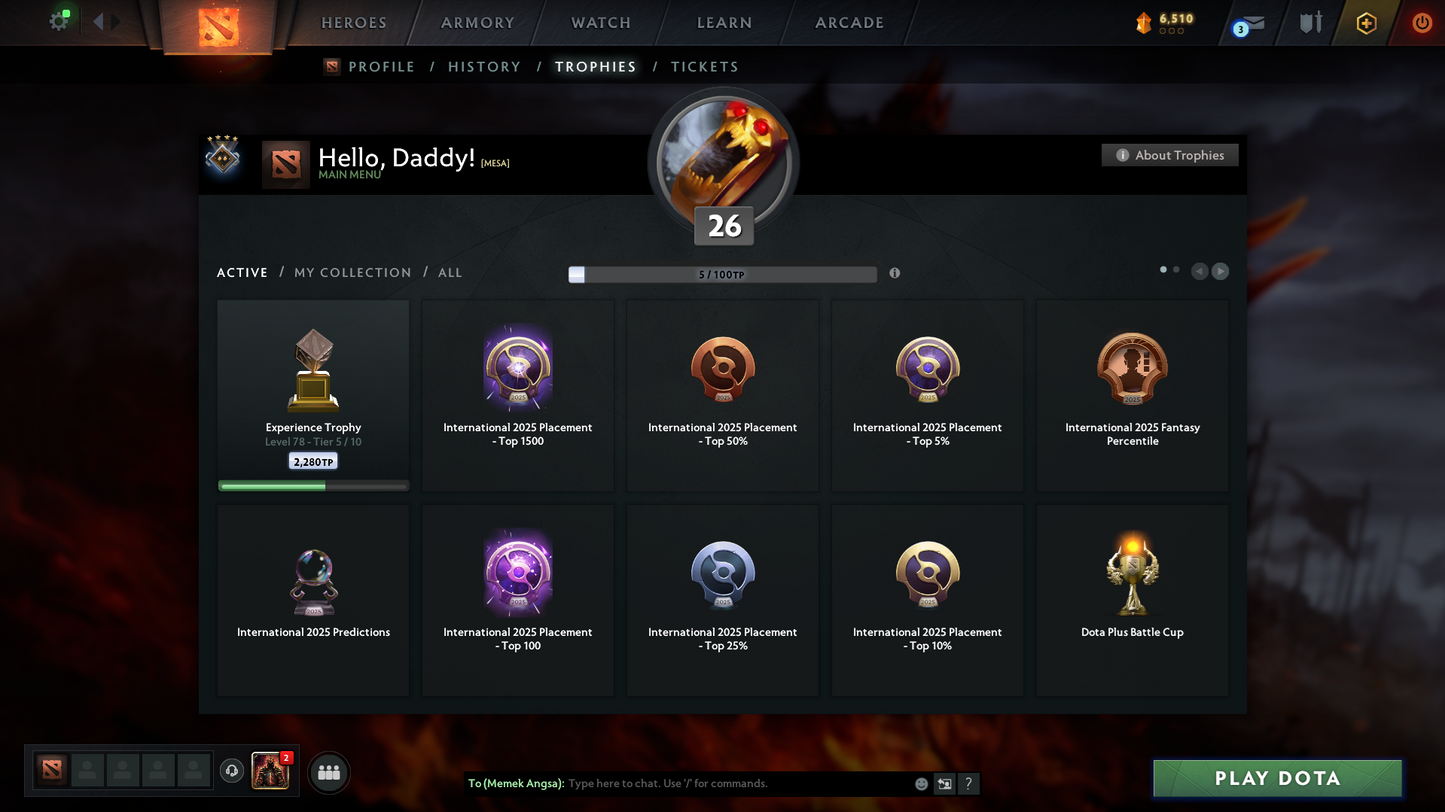The height and width of the screenshot is (812, 1445).
Task: Click the About Trophies button
Action: point(1170,155)
